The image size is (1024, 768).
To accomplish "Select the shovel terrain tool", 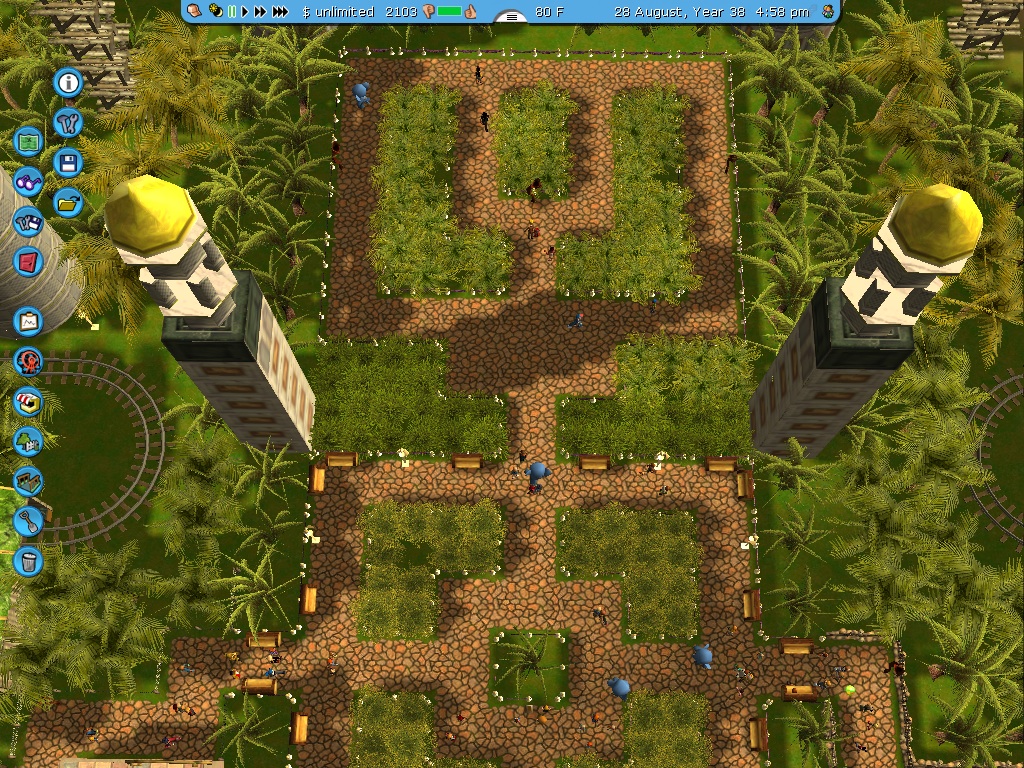I will (x=29, y=521).
